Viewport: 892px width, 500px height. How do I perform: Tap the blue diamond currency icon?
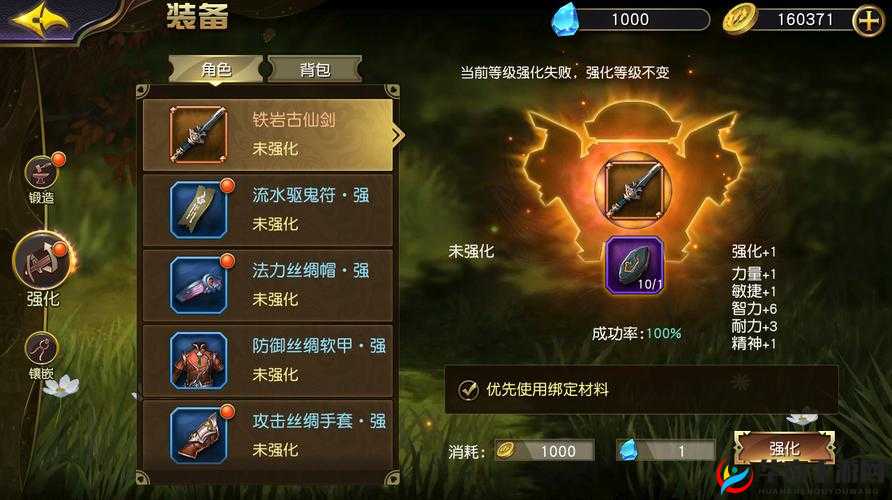tap(566, 18)
